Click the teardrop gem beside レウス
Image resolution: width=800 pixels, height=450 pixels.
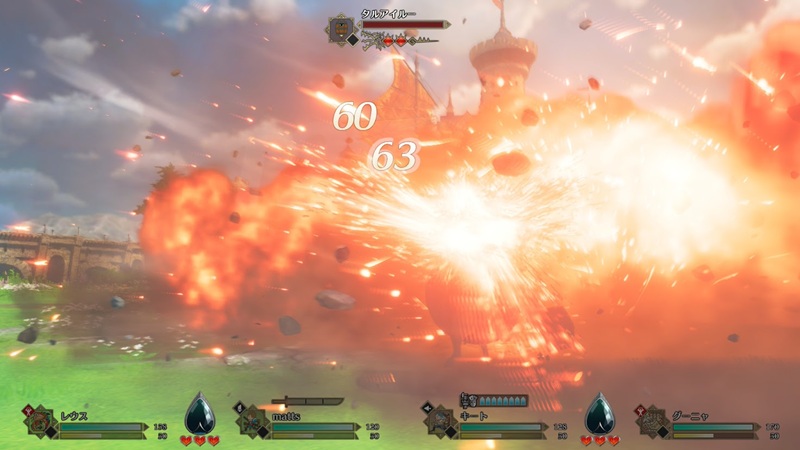click(x=199, y=413)
